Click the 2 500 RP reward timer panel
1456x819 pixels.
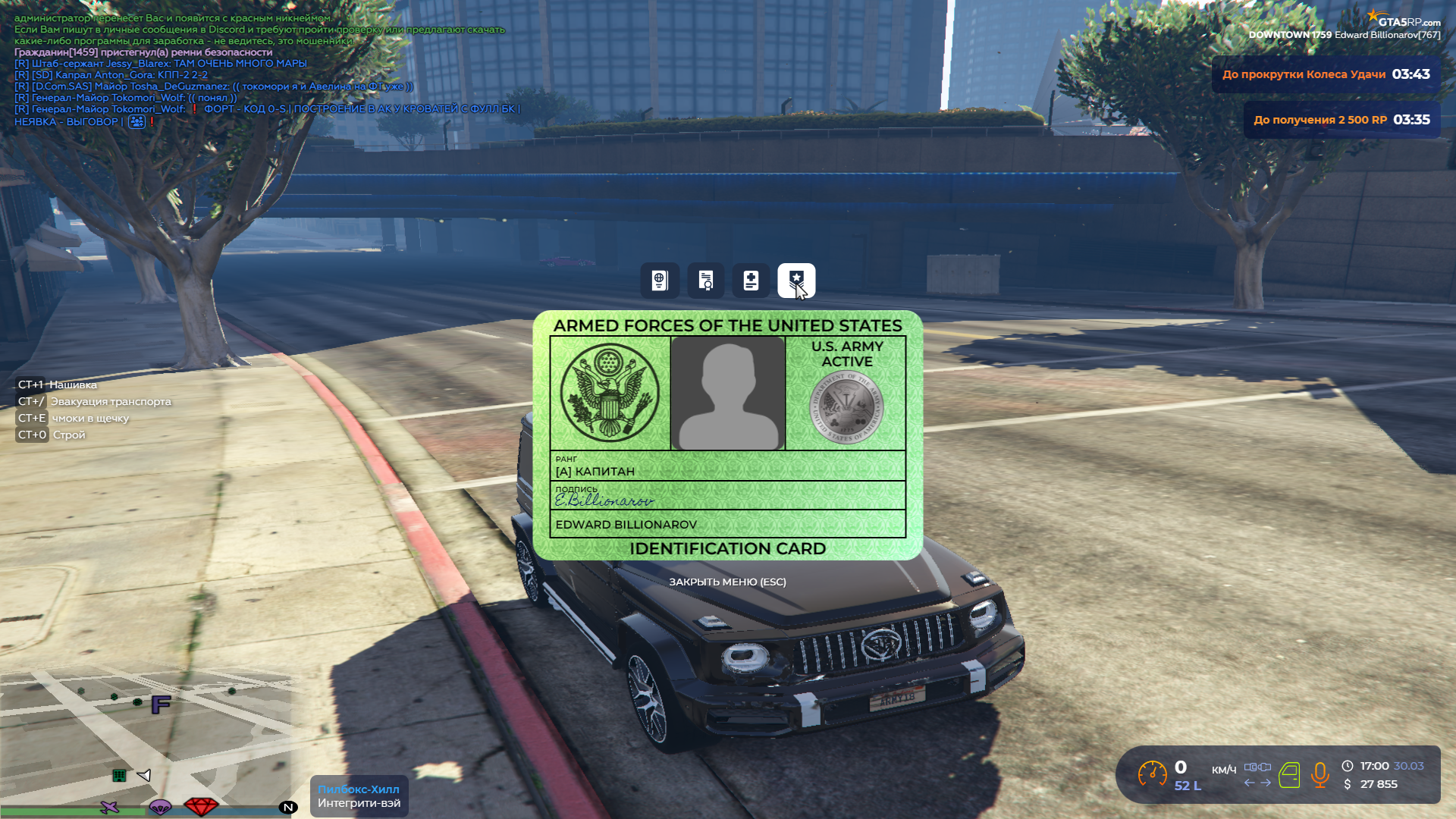1341,120
